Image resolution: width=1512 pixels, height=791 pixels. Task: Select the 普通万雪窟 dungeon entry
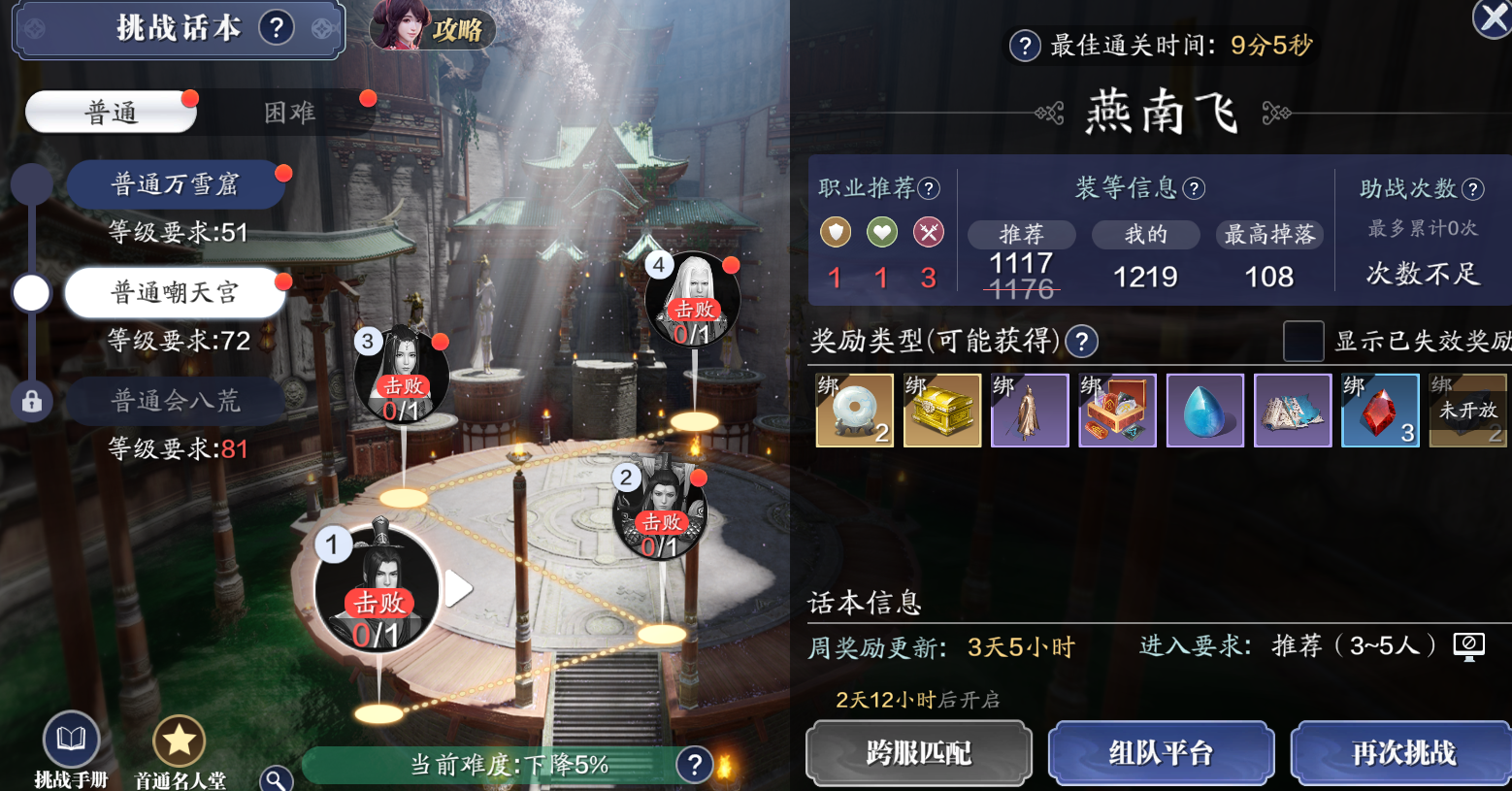175,184
